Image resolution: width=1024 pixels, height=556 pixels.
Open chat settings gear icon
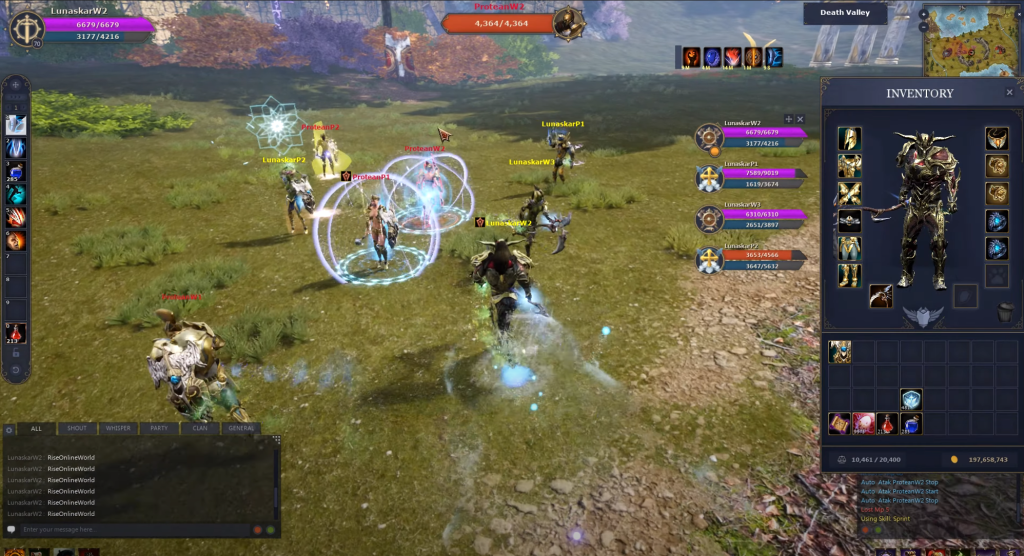coord(10,429)
